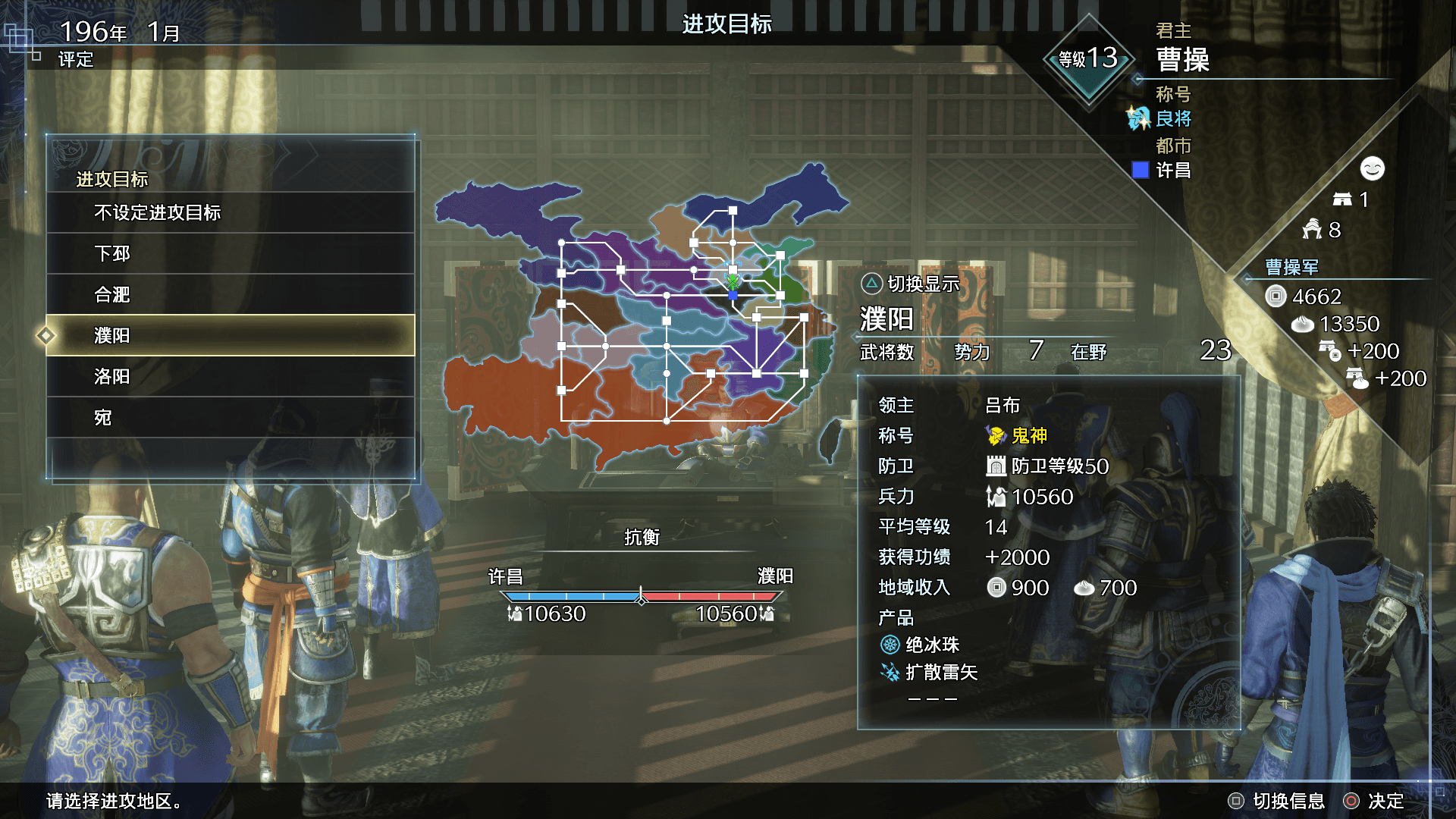Click the blue 许昌 marker on map
The image size is (1456, 819).
click(733, 295)
